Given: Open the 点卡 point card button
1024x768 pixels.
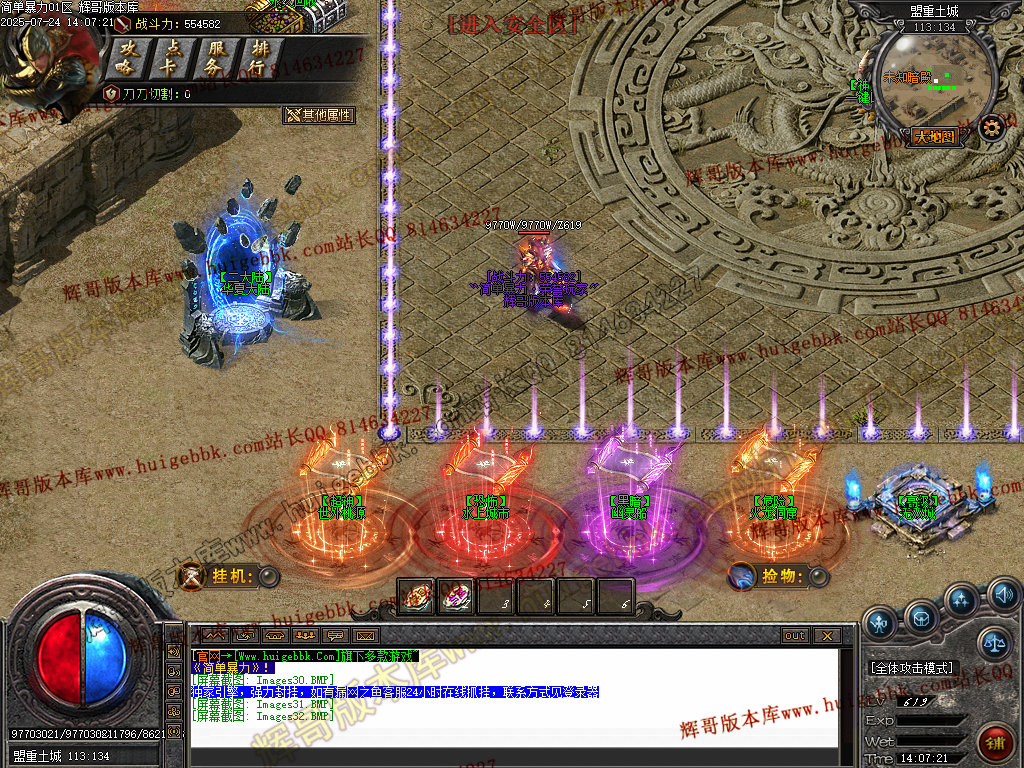Looking at the screenshot, I should 172,58.
